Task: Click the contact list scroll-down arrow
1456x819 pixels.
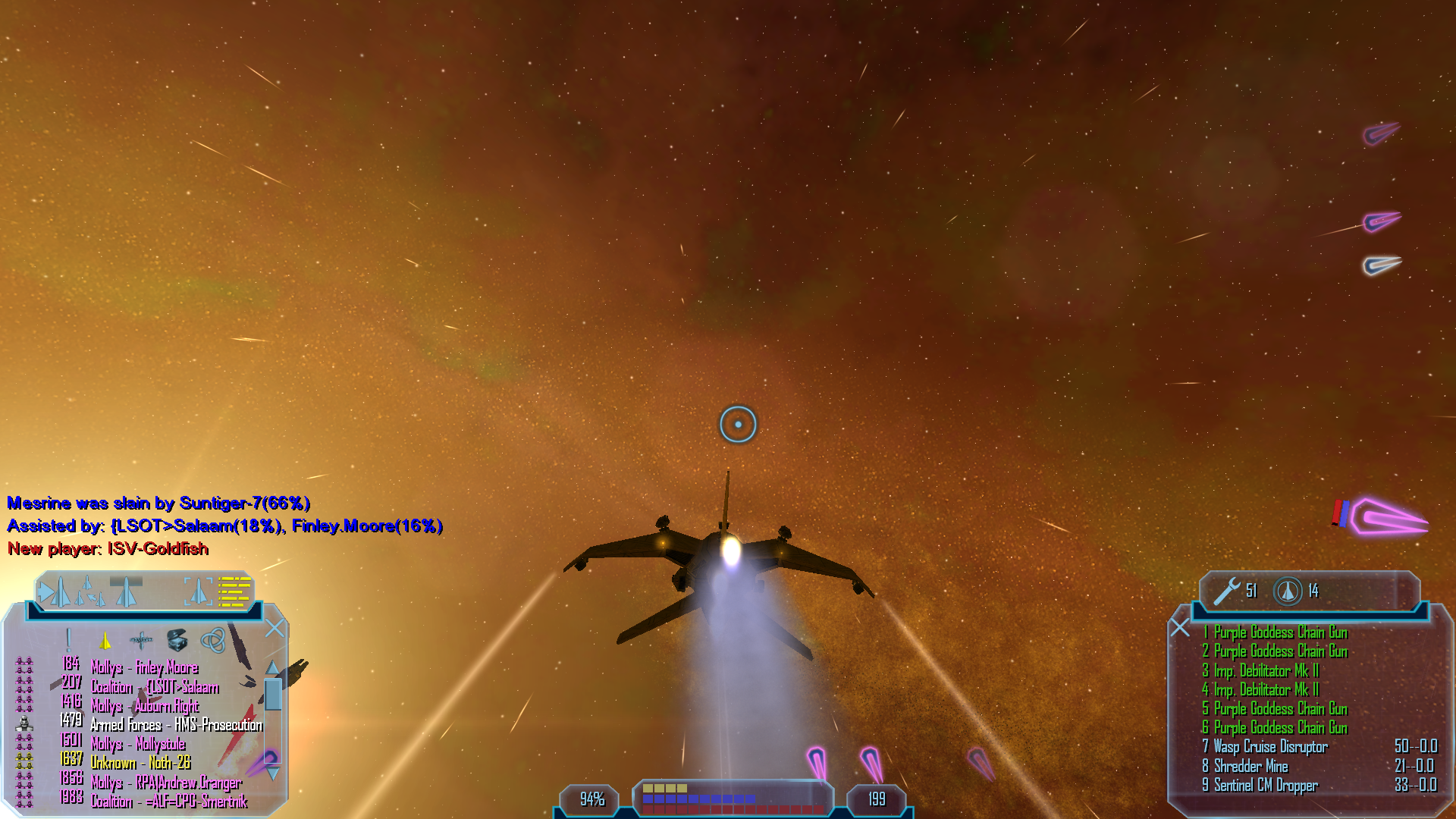Action: [273, 773]
